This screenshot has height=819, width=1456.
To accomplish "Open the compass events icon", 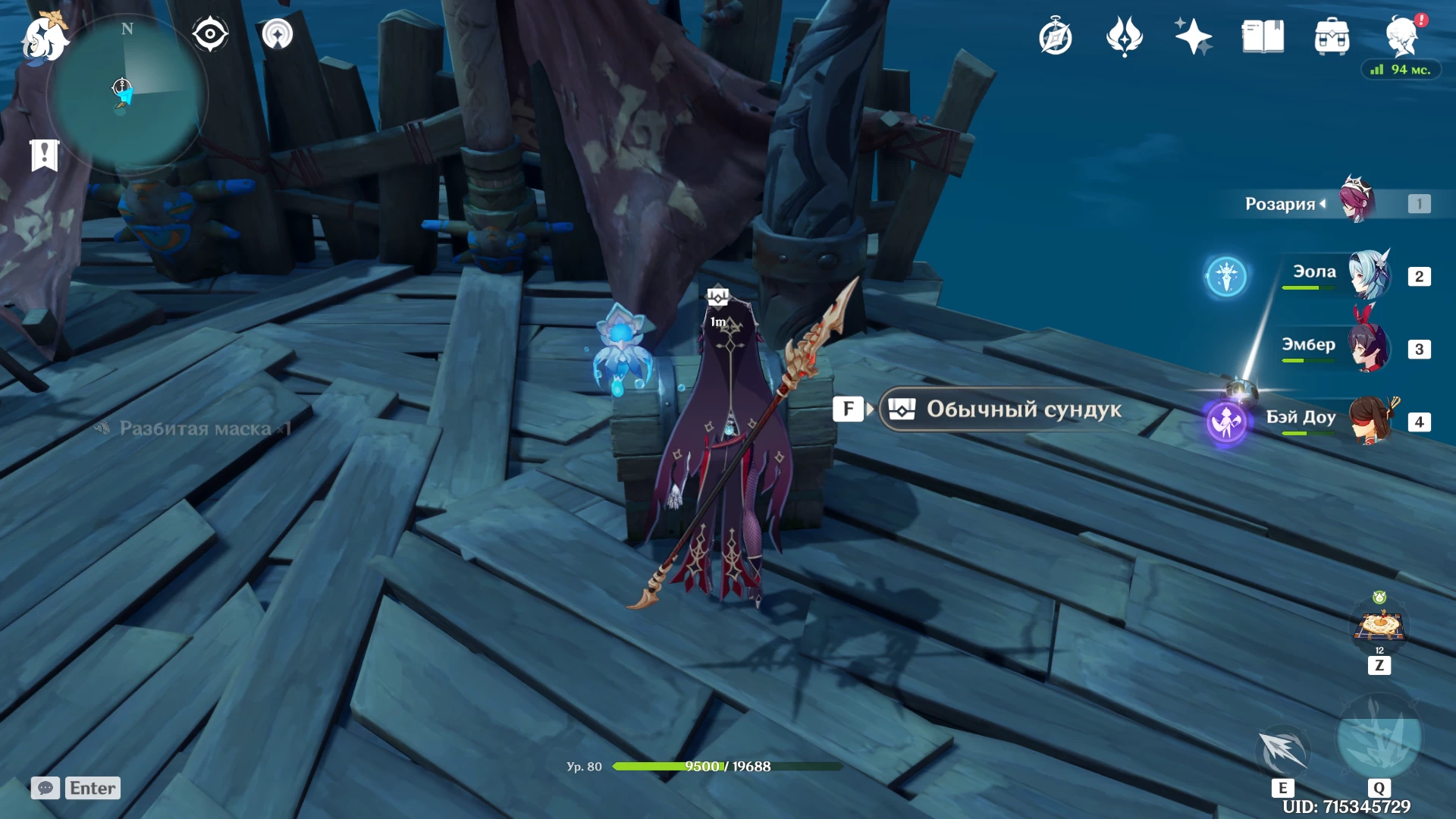I will click(x=1055, y=36).
